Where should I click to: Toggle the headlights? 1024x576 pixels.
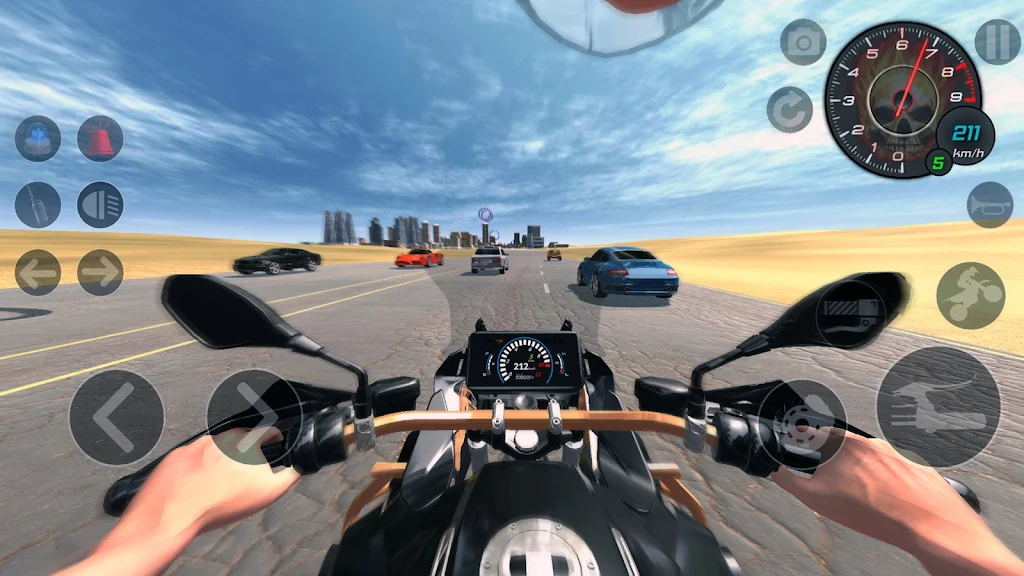pos(100,205)
